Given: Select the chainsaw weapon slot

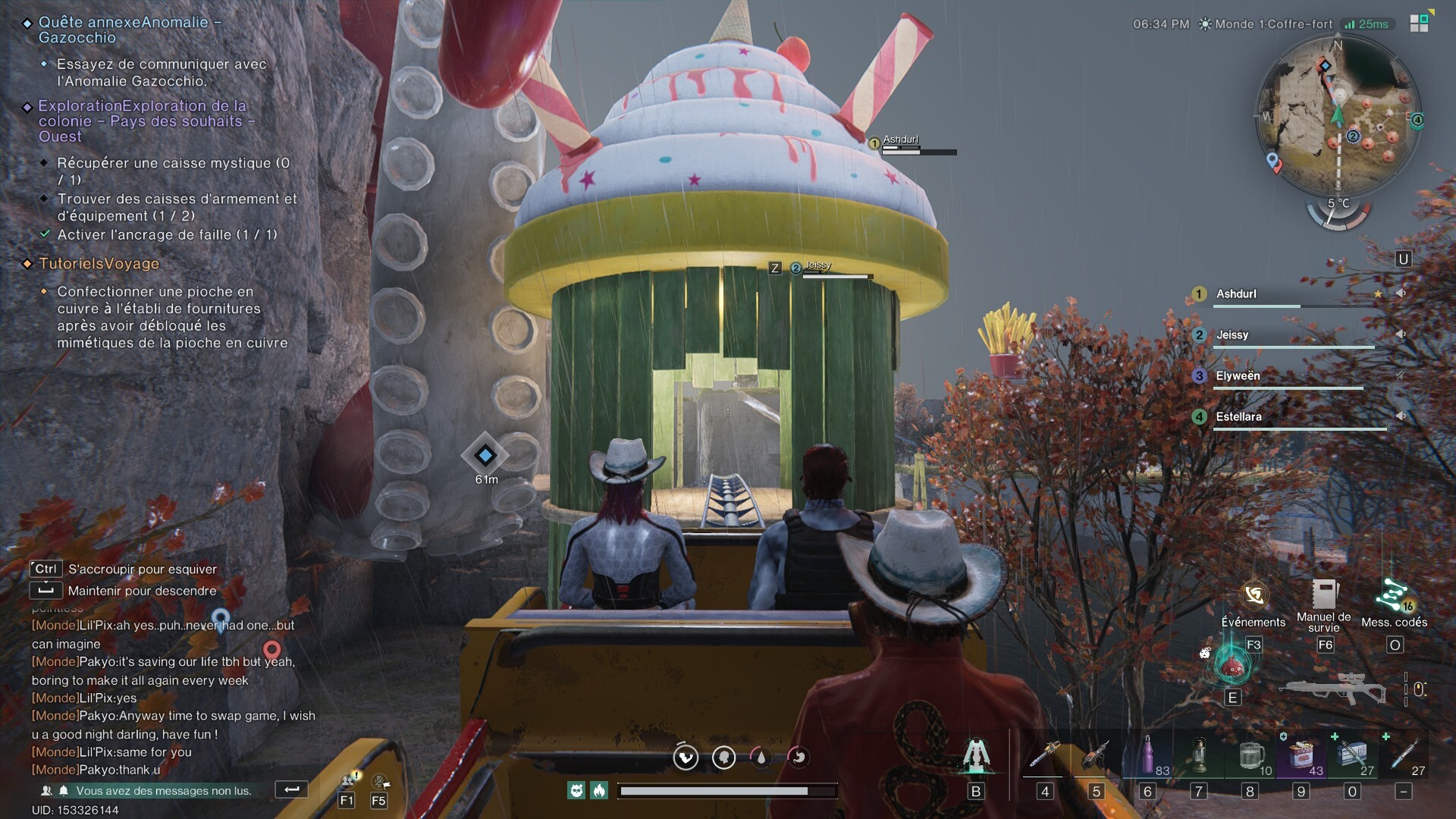Looking at the screenshot, I should point(1045,755).
